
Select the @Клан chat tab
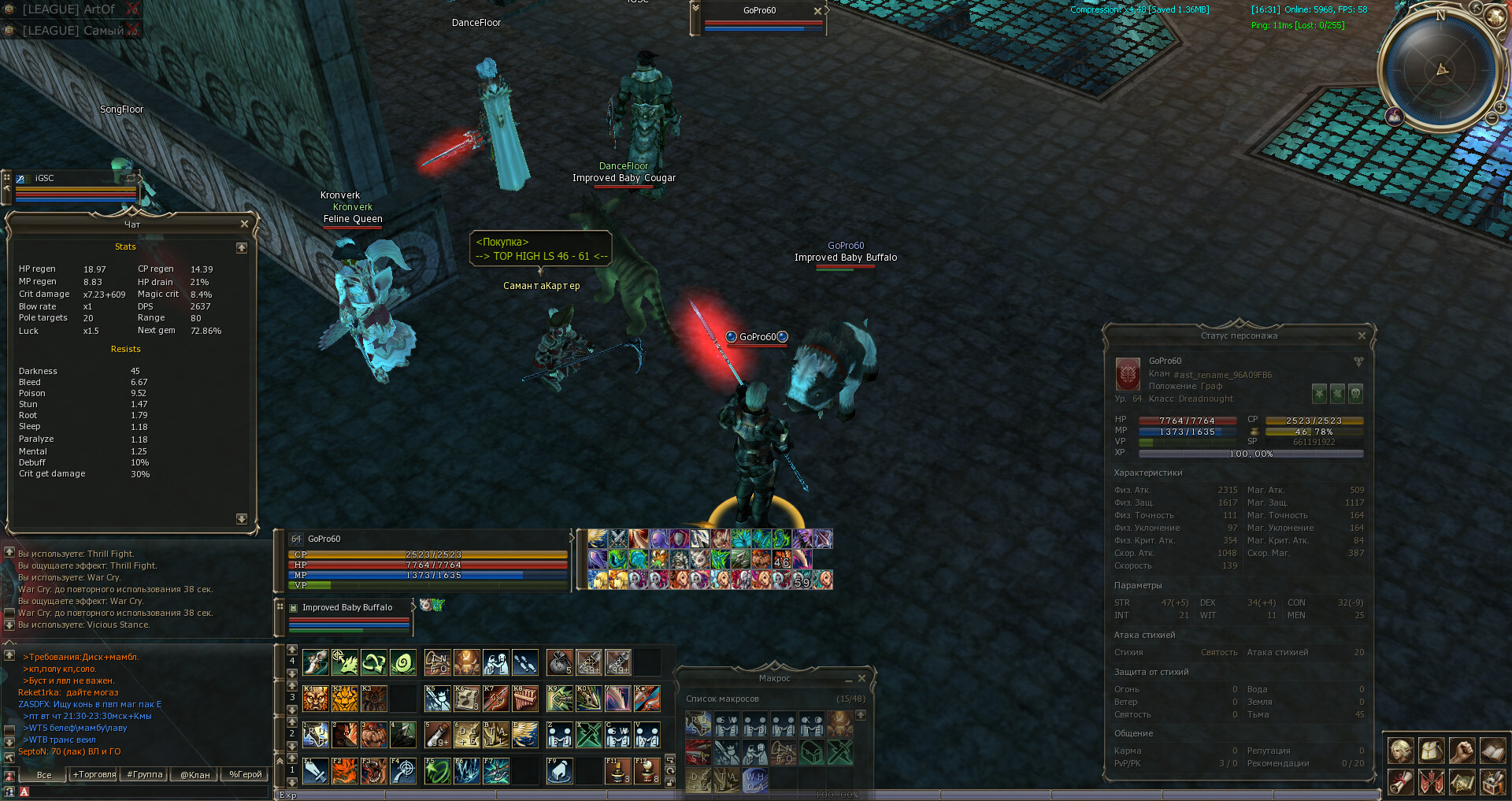pos(195,774)
